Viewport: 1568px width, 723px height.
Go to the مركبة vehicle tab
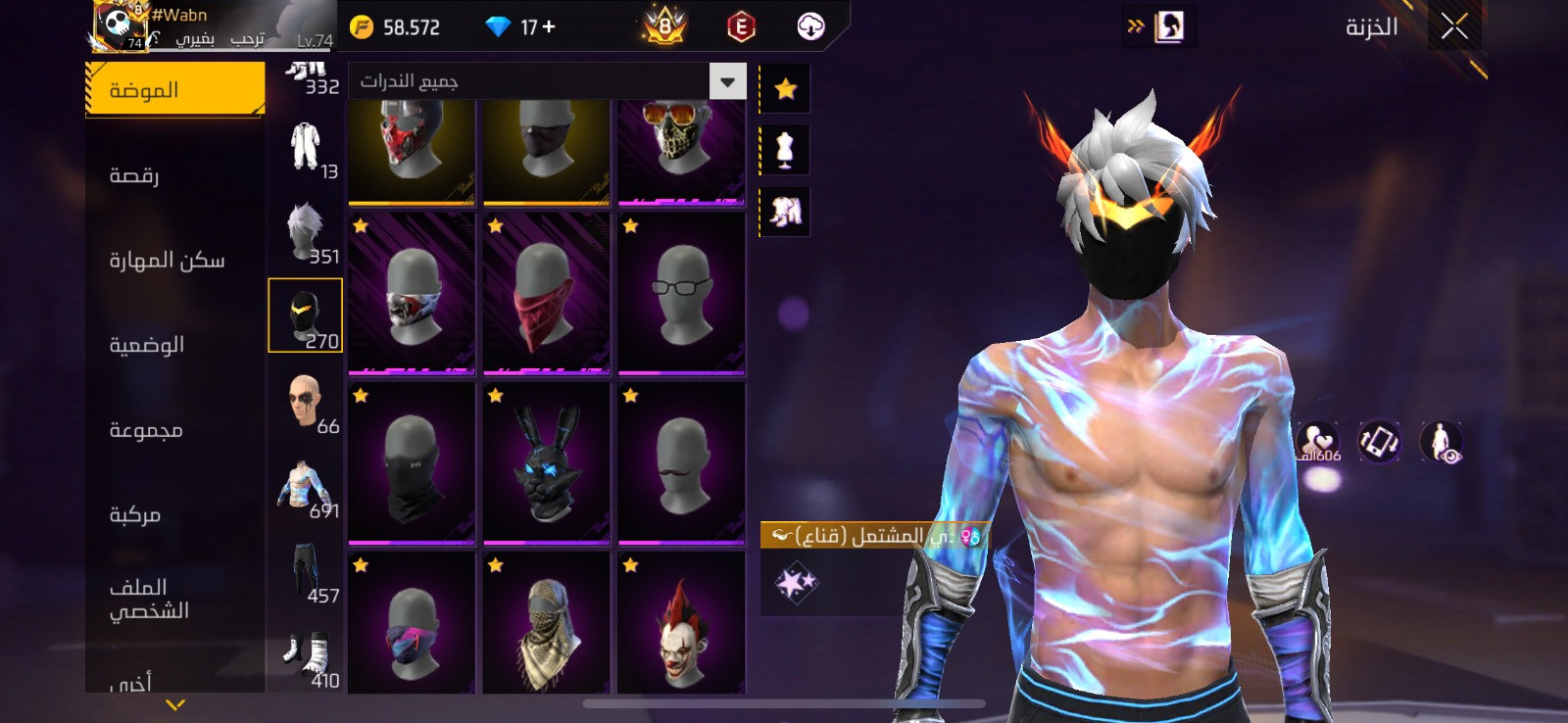(135, 514)
